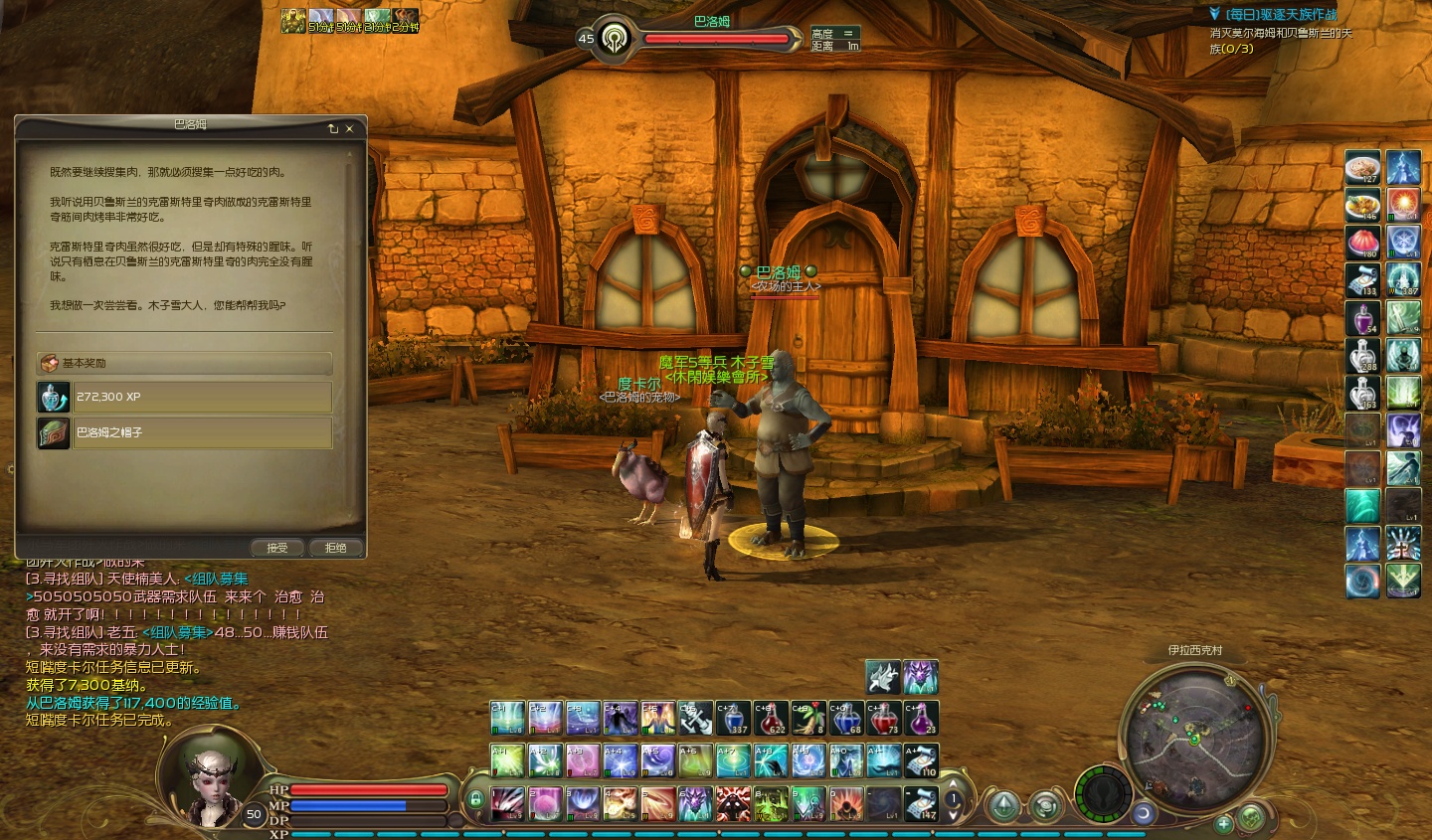The image size is (1432, 840).
Task: Select the 272,300 XP reward row
Action: point(202,397)
